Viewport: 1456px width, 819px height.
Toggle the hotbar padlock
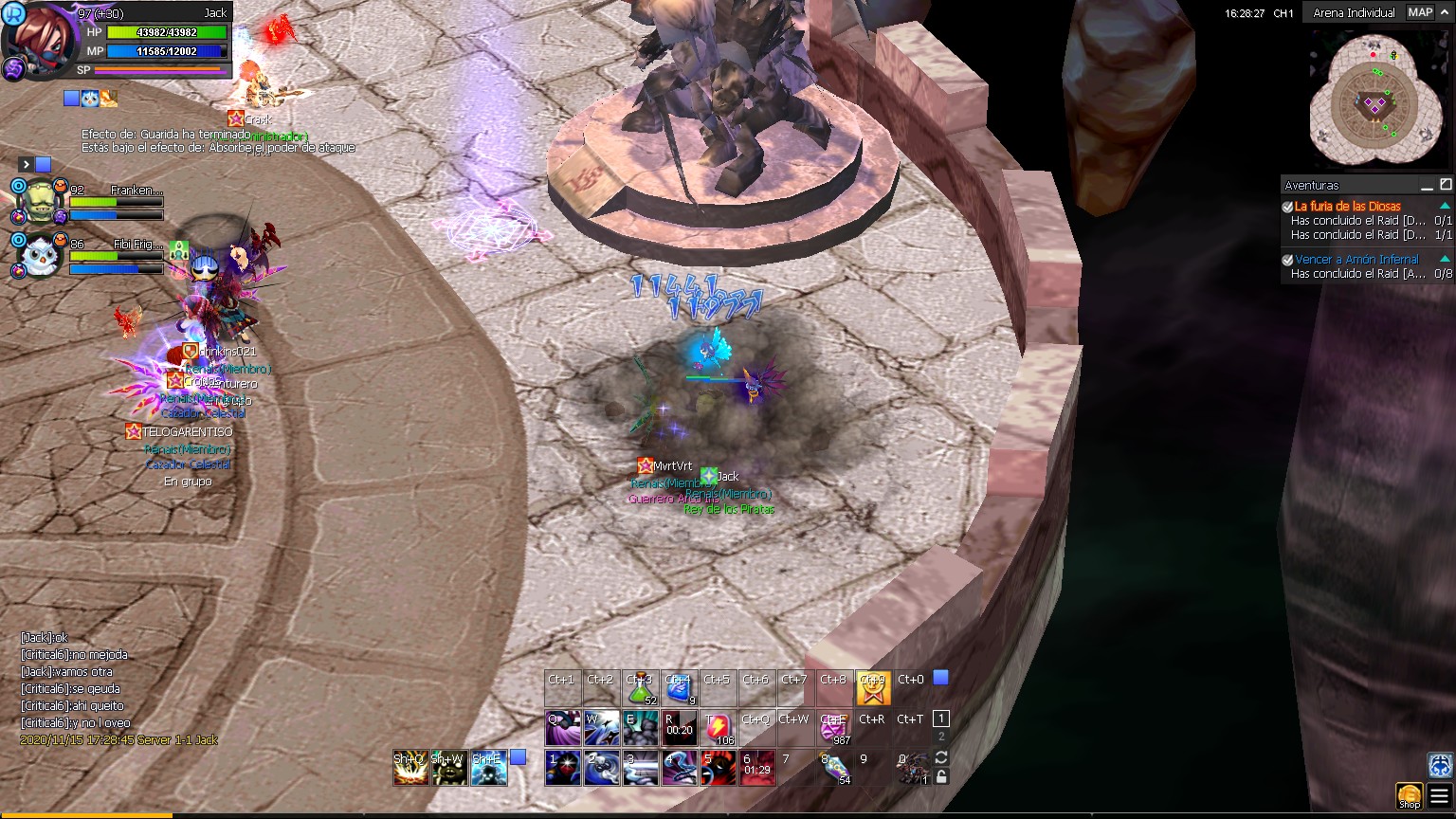pos(941,777)
